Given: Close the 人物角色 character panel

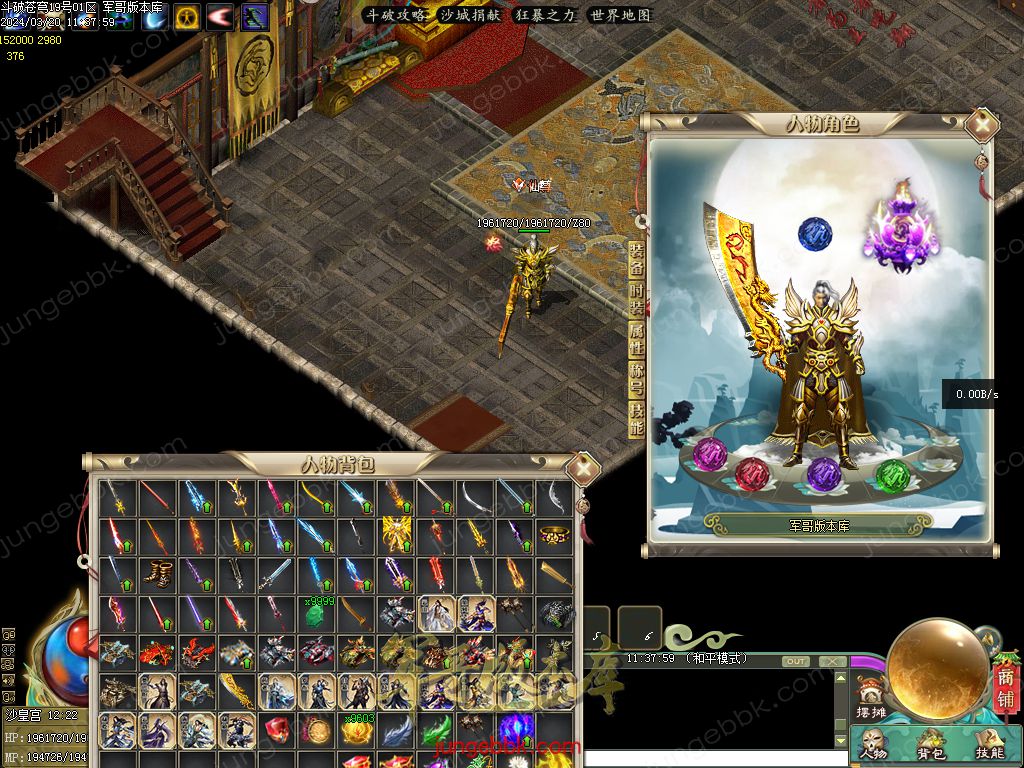Looking at the screenshot, I should click(x=983, y=125).
